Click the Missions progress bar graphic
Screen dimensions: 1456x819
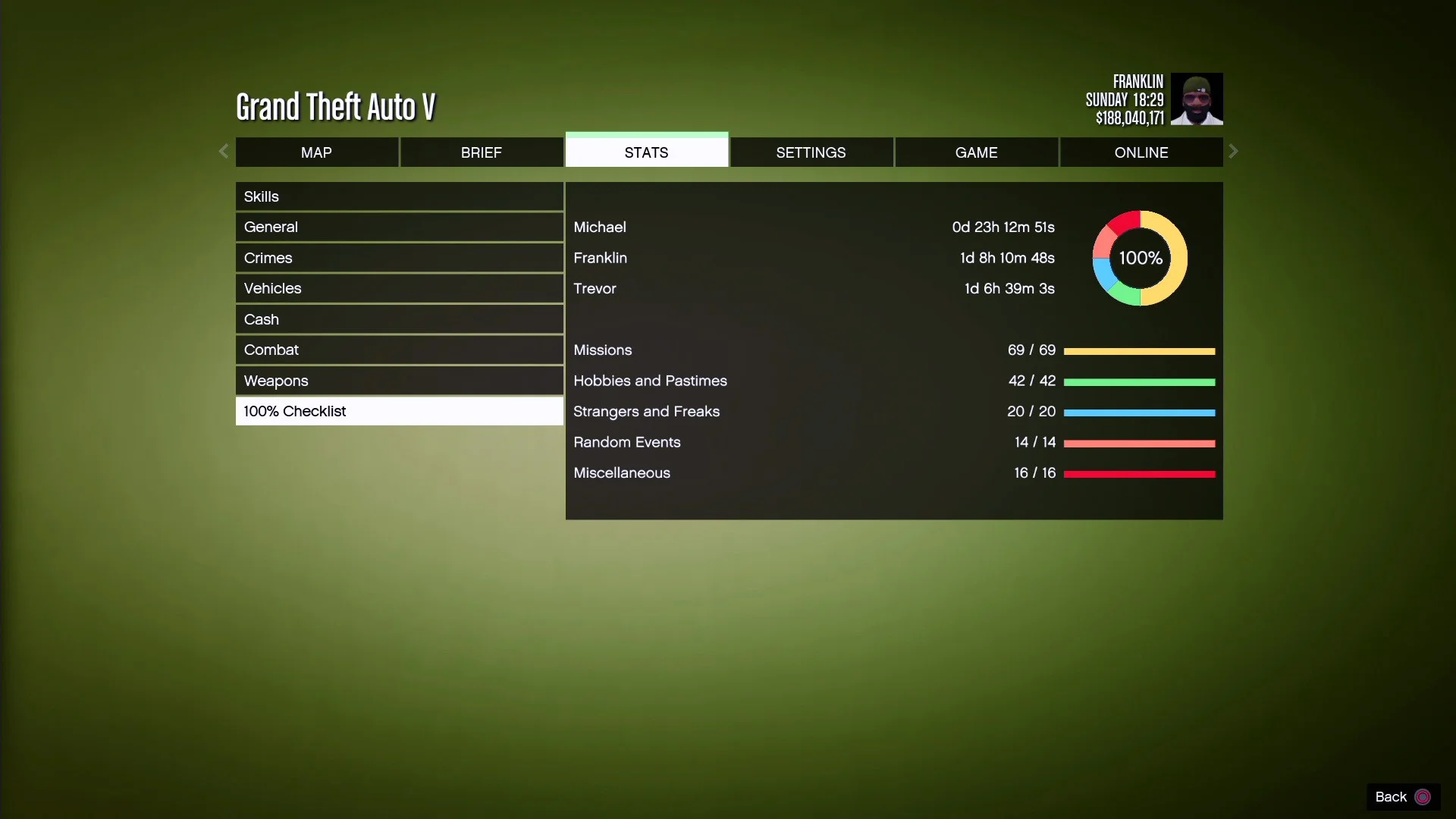pyautogui.click(x=1139, y=350)
